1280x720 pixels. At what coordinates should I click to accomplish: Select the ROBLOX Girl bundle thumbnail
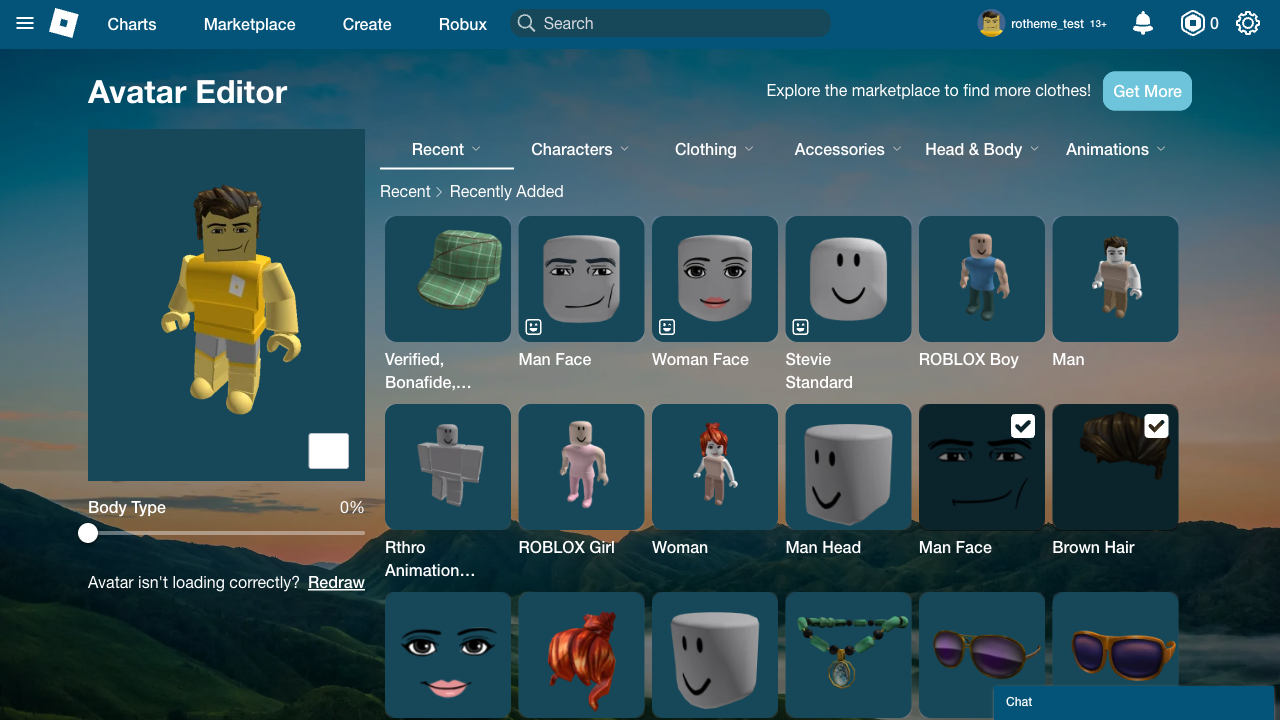[x=581, y=467]
